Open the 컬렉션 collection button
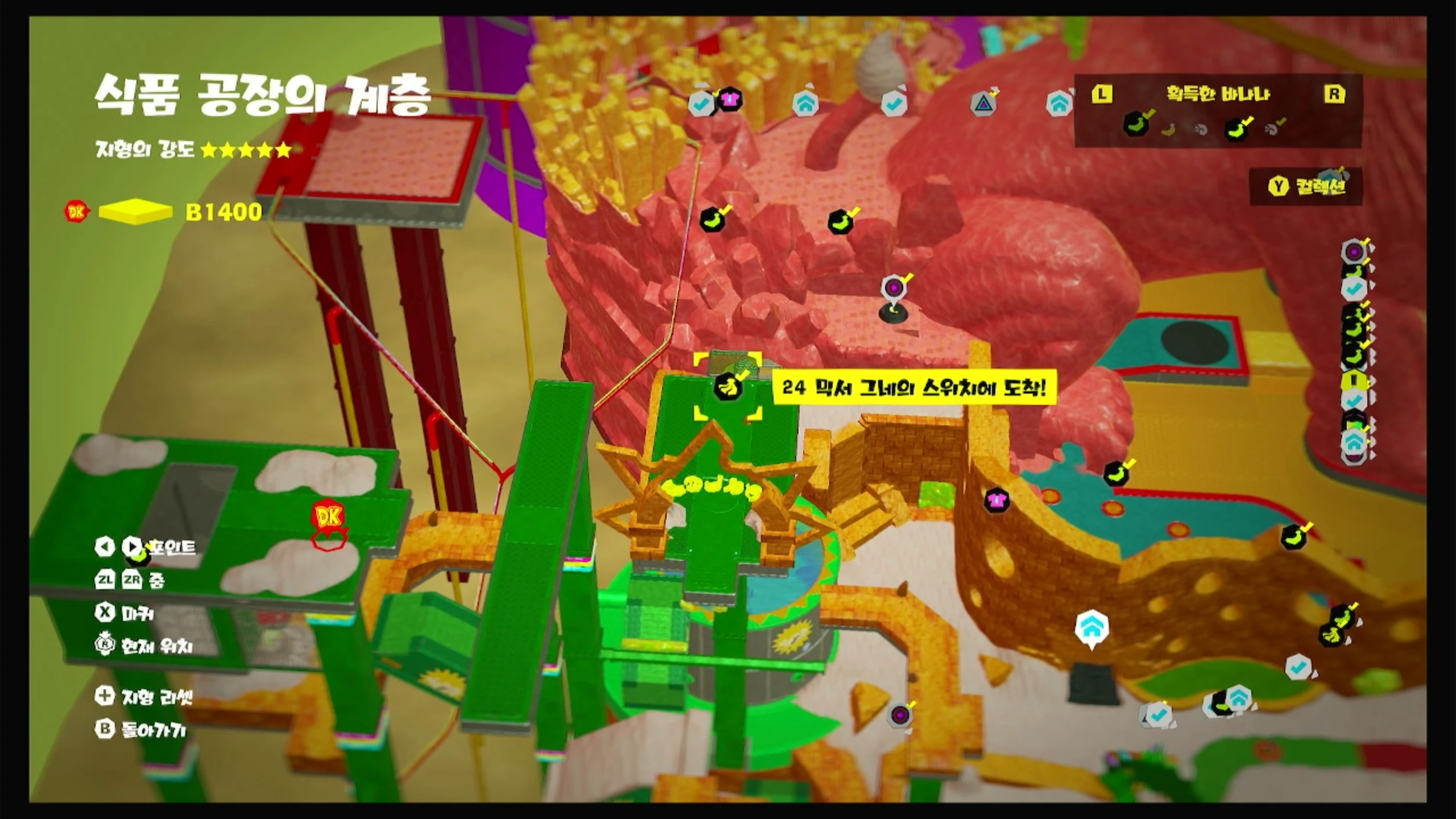The width and height of the screenshot is (1456, 819). [1306, 186]
